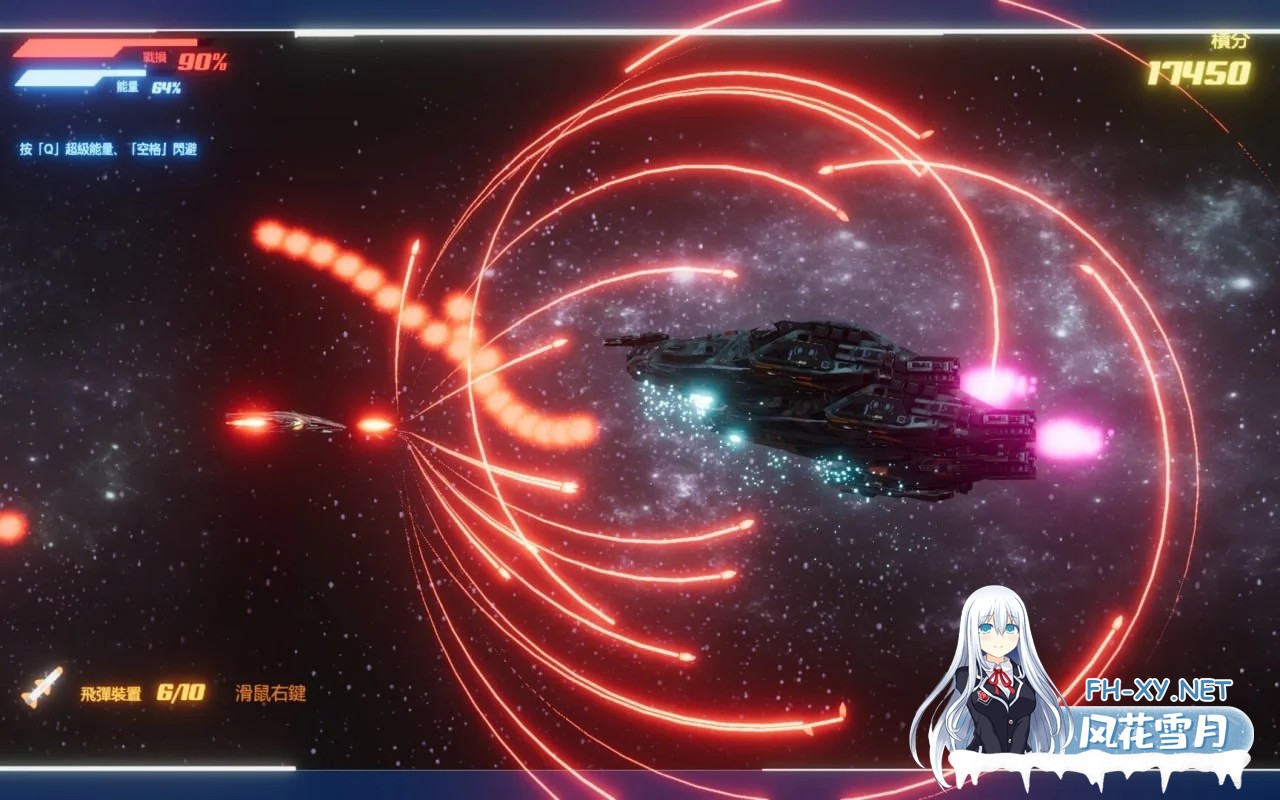Click the pink engine thruster on the battleship
1280x800 pixels.
coord(995,385)
